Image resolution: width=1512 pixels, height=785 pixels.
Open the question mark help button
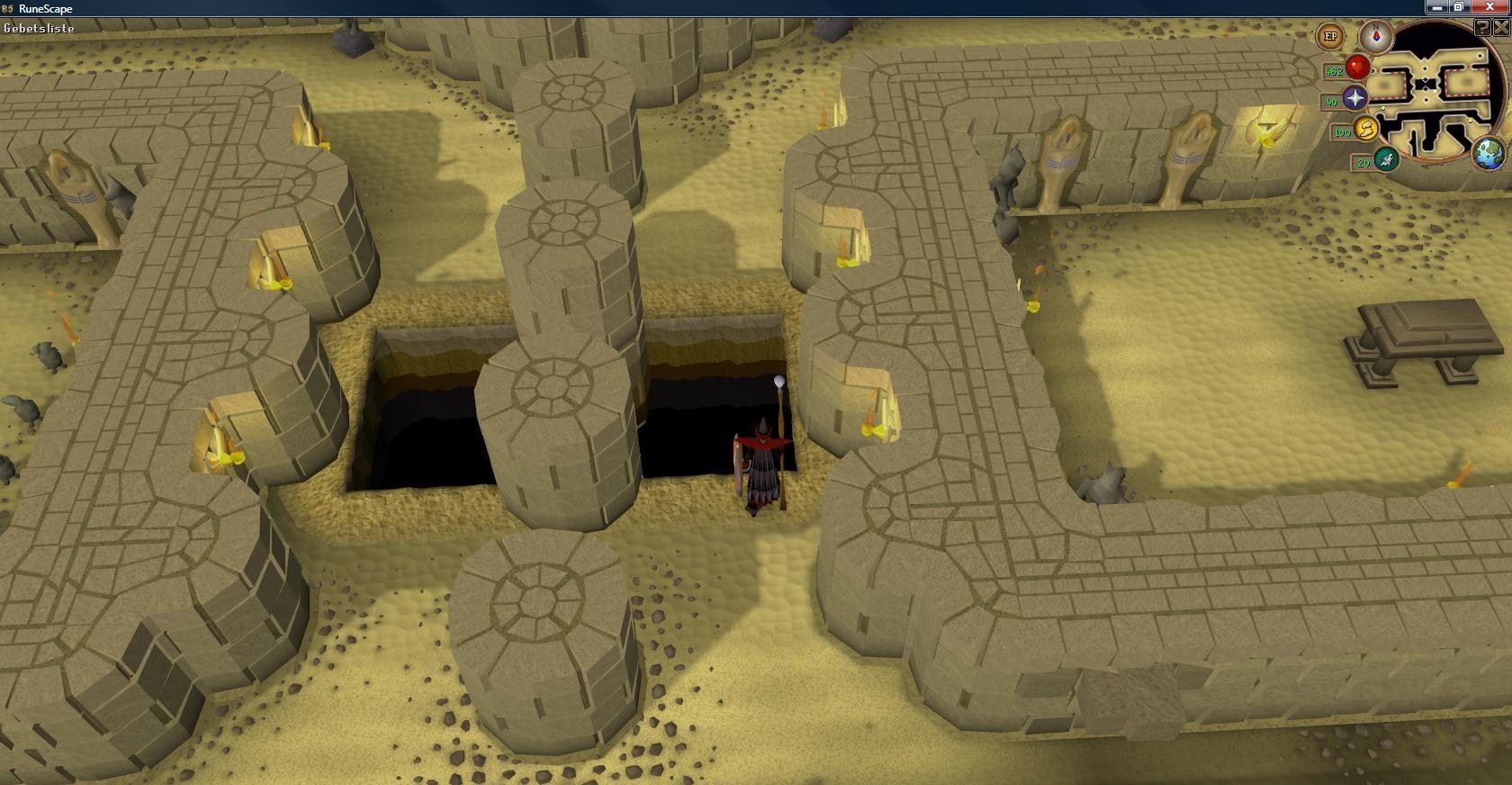click(x=1482, y=28)
